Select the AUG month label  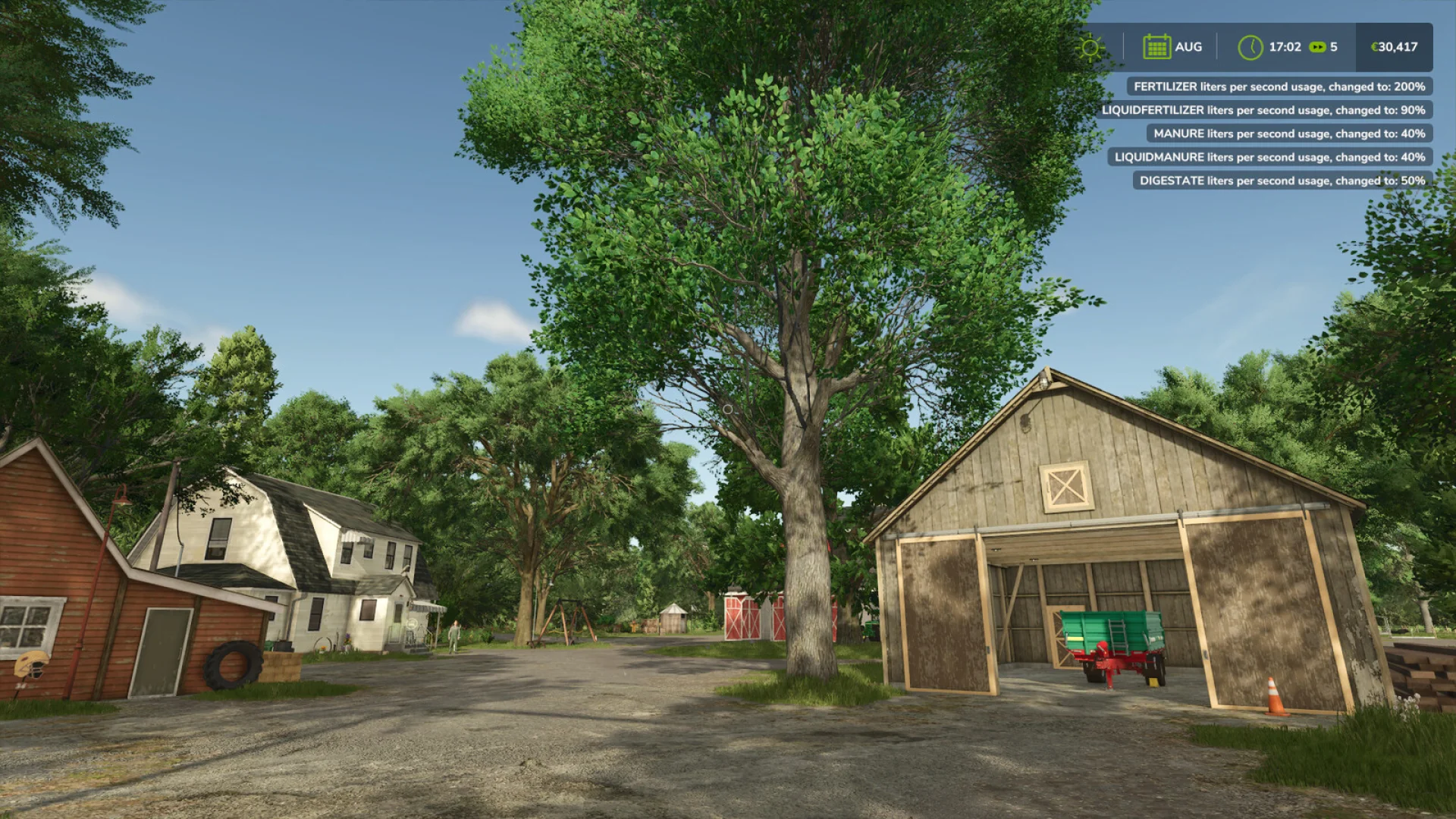tap(1188, 46)
